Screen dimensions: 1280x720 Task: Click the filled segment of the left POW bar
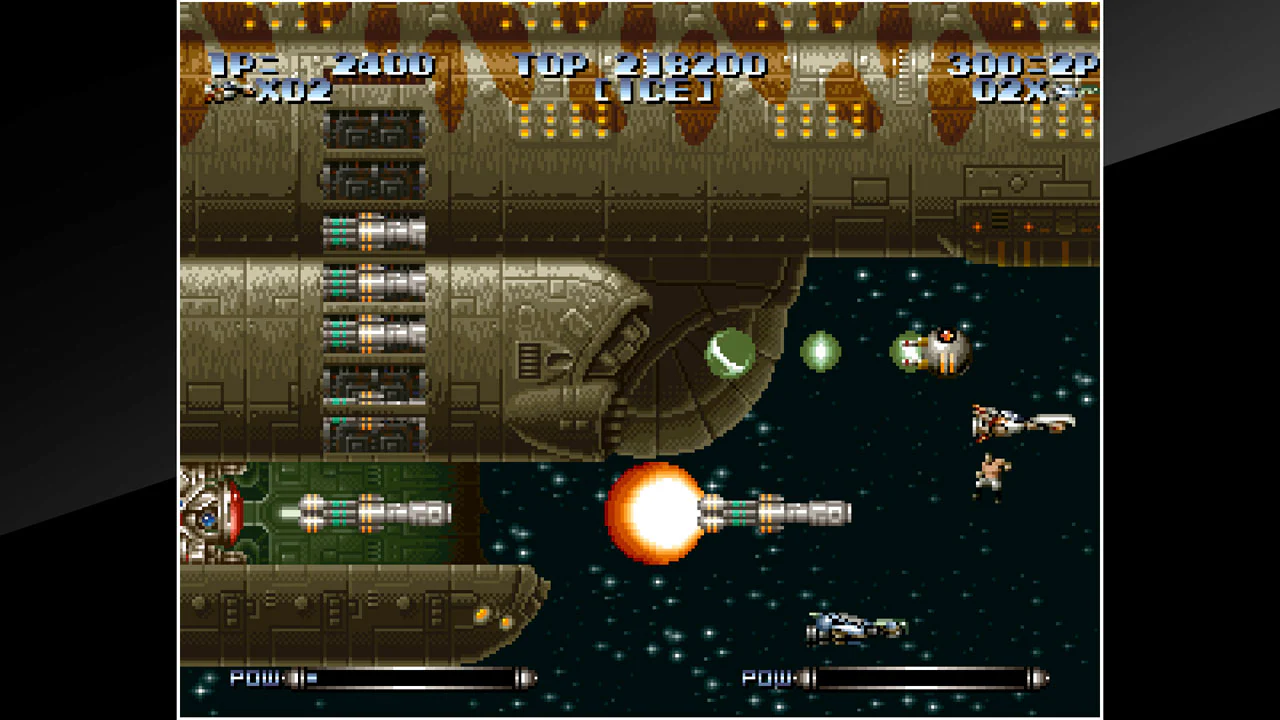(310, 678)
